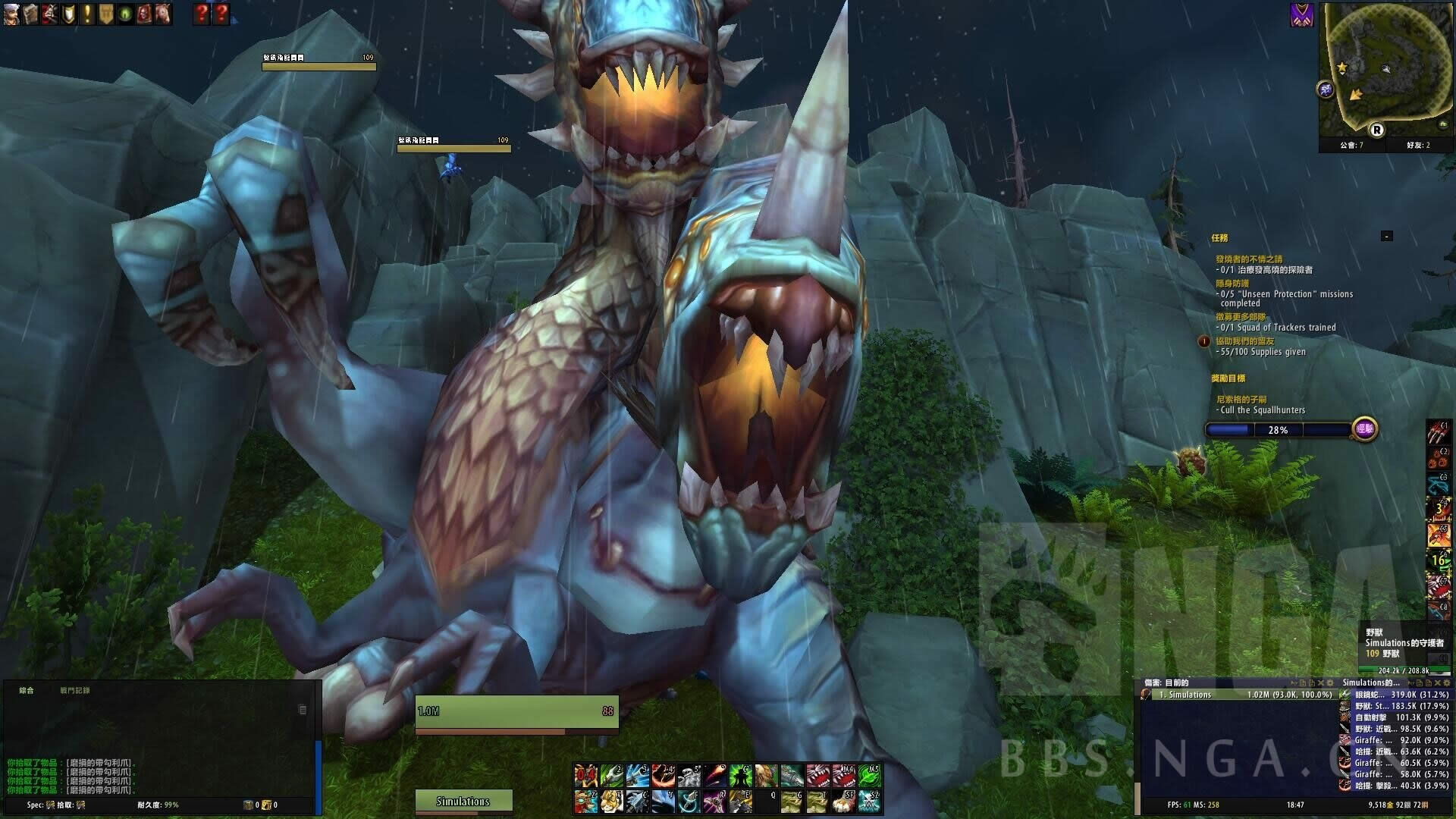
Task: Switch to the general chat tab
Action: pos(27,691)
